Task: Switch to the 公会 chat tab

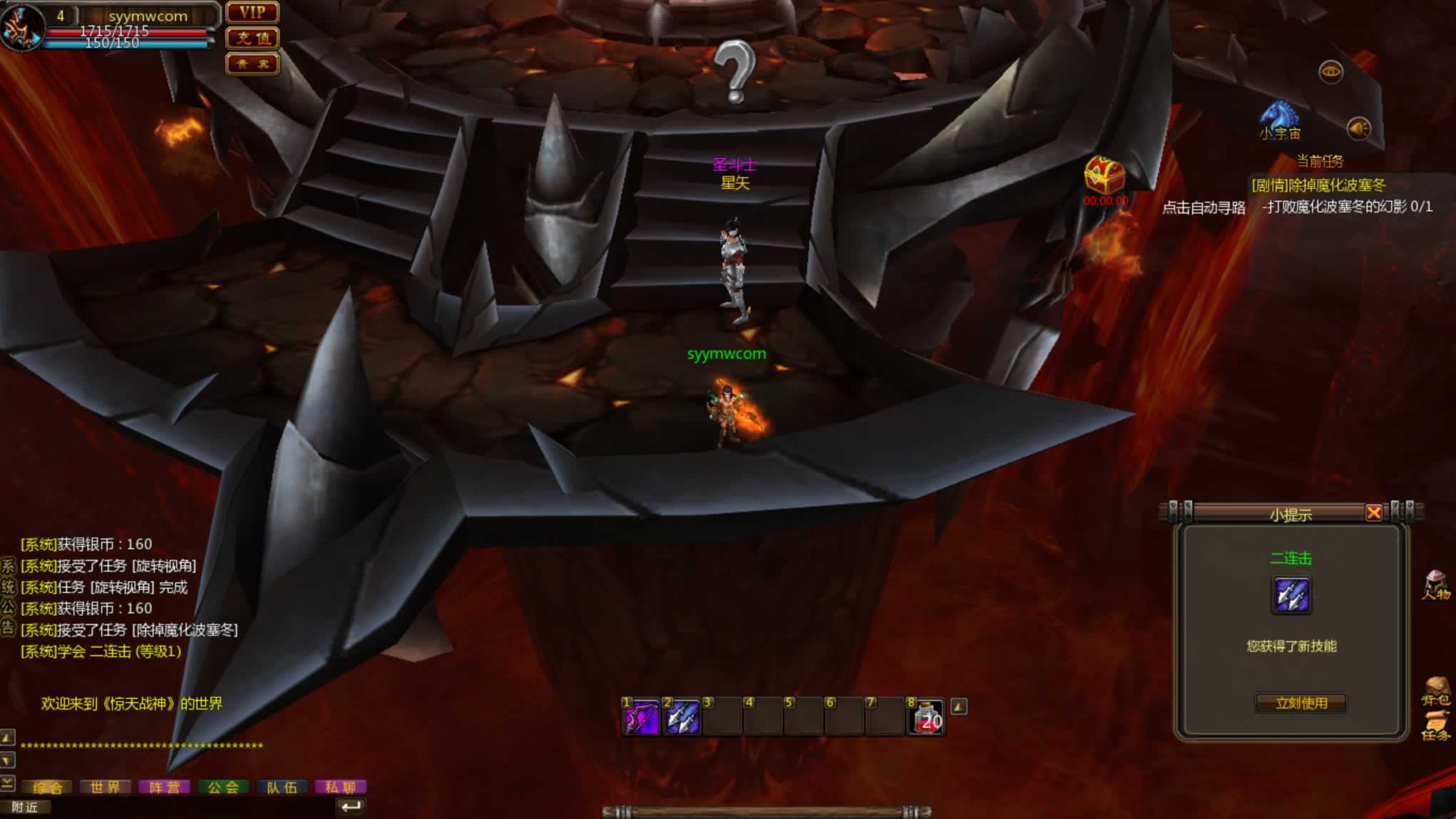Action: click(x=223, y=787)
